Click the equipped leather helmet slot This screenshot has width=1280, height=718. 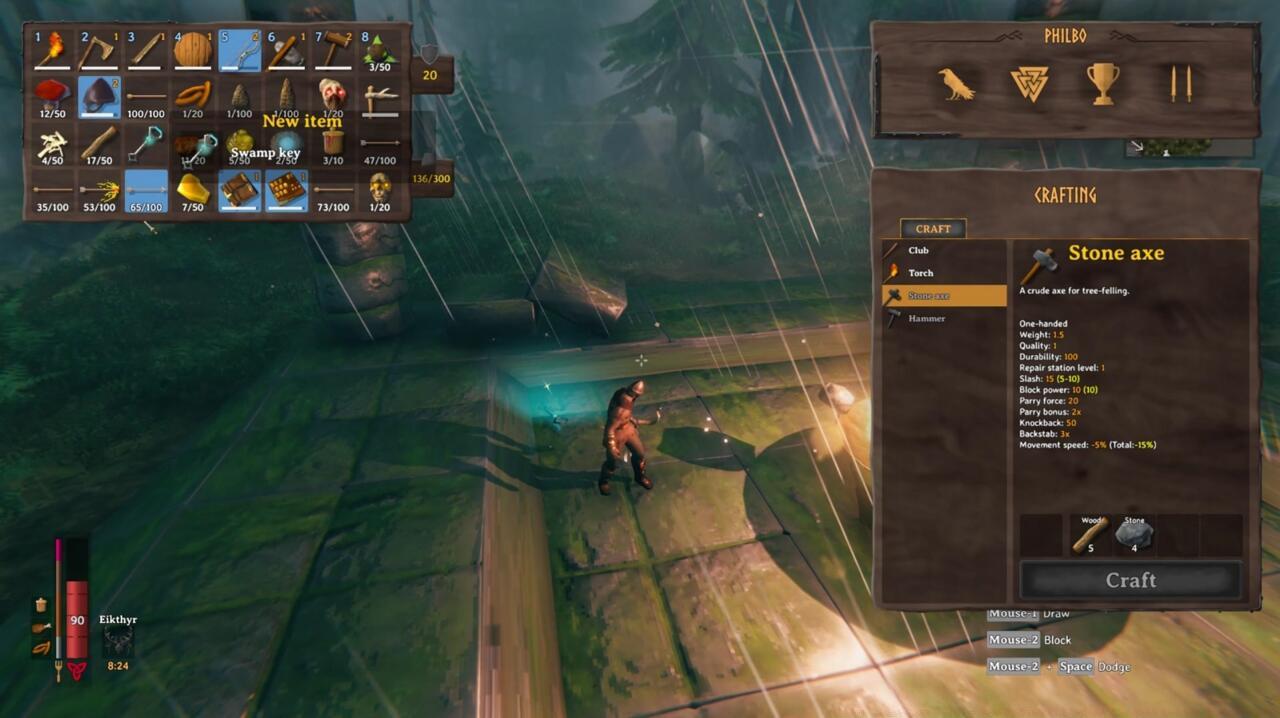tap(99, 97)
